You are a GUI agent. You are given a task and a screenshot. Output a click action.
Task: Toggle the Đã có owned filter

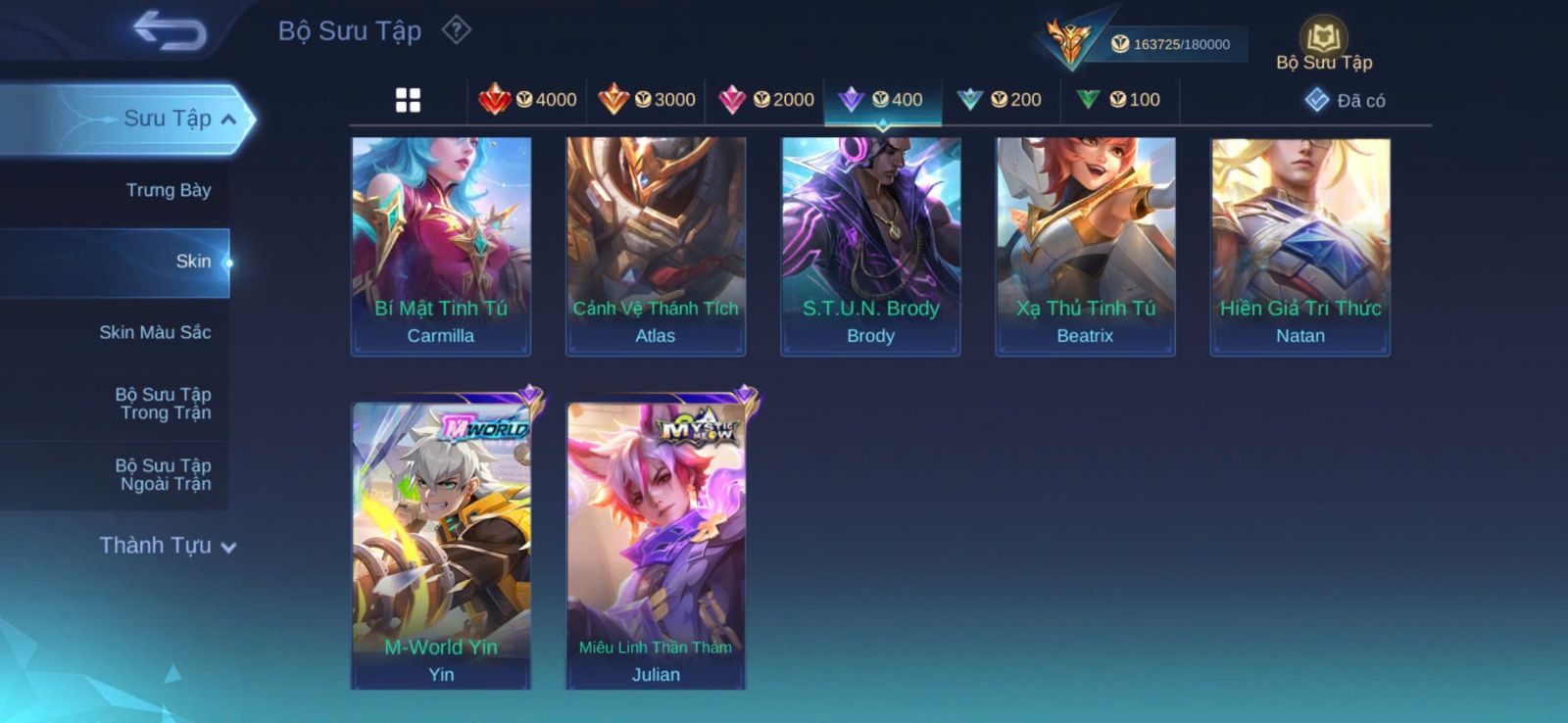coord(1345,101)
